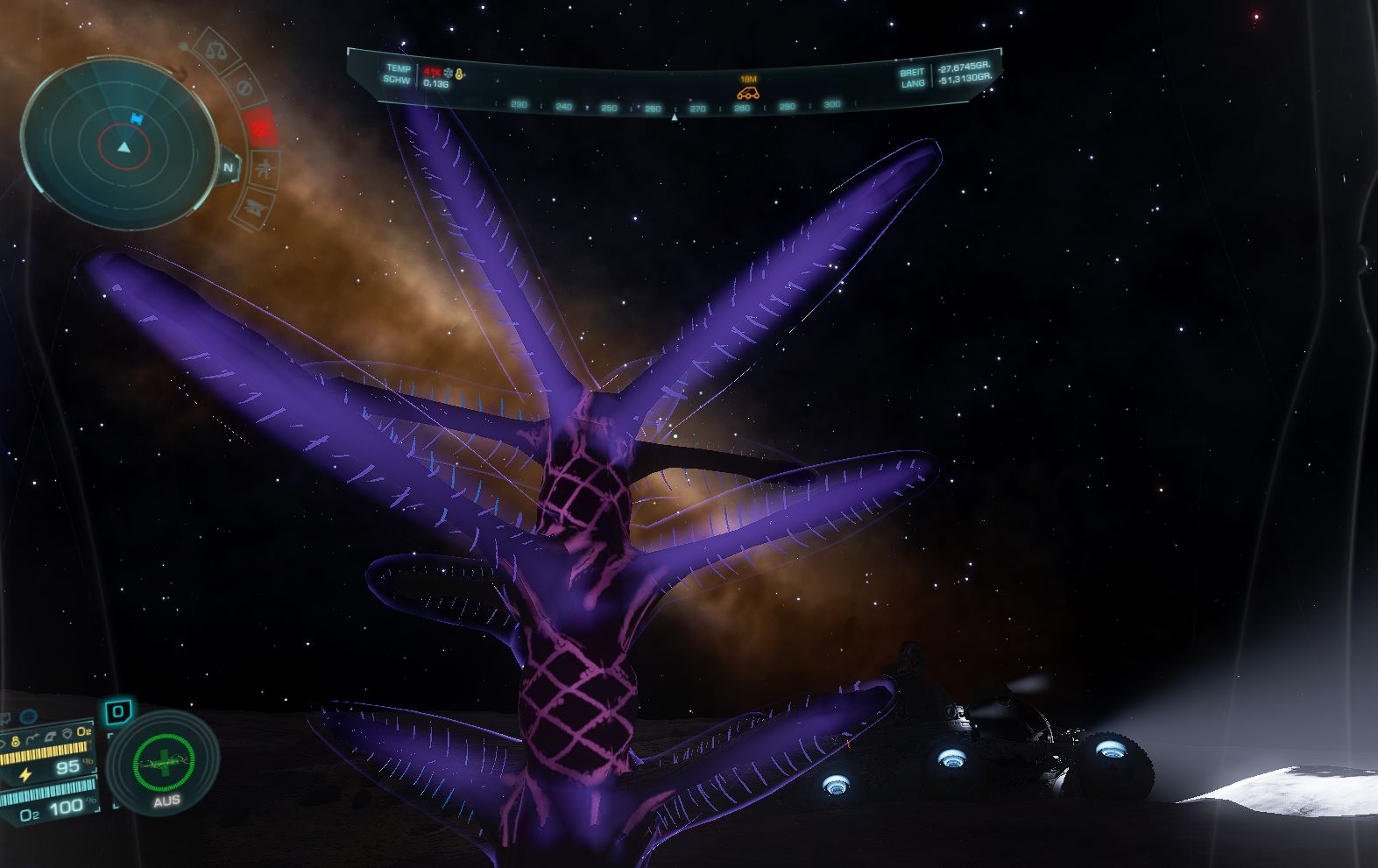Click the orange SRV marker on compass
This screenshot has height=868, width=1378.
pyautogui.click(x=747, y=92)
